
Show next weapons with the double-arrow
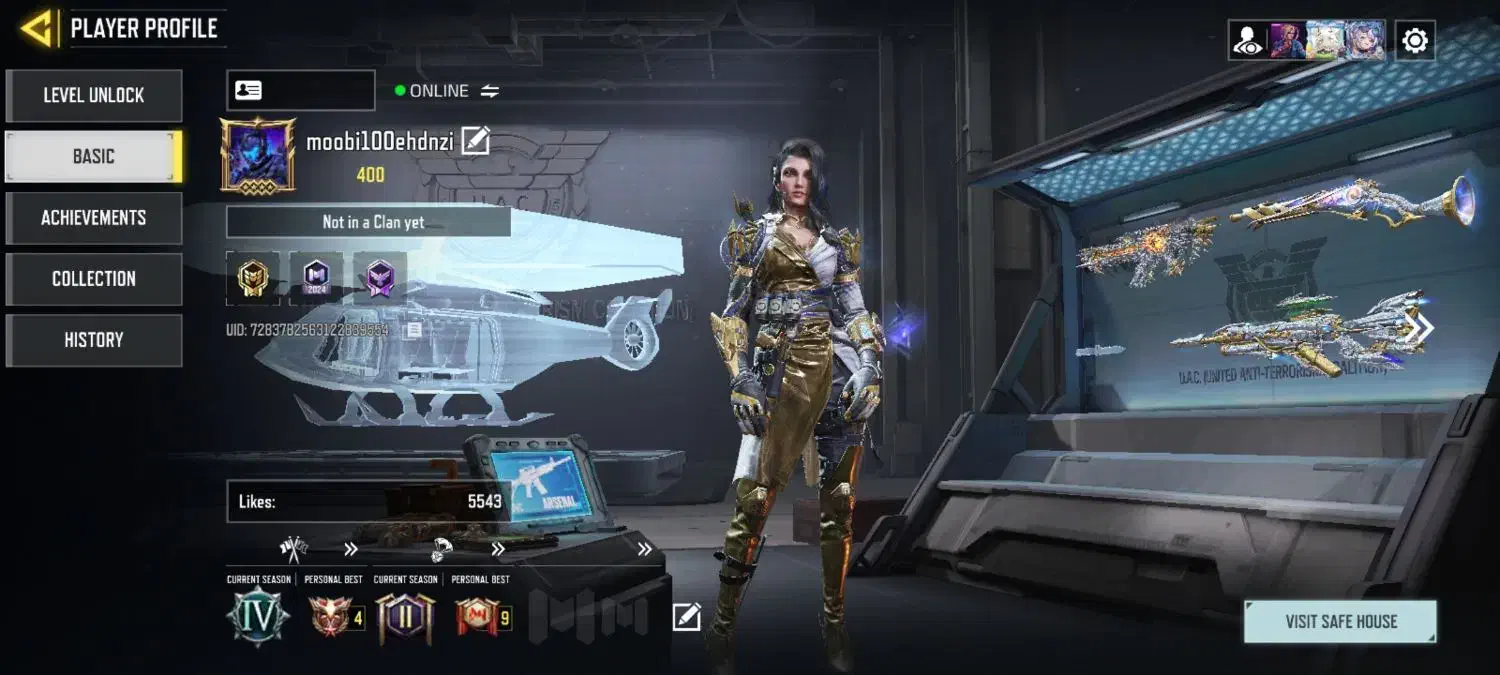(x=1419, y=328)
